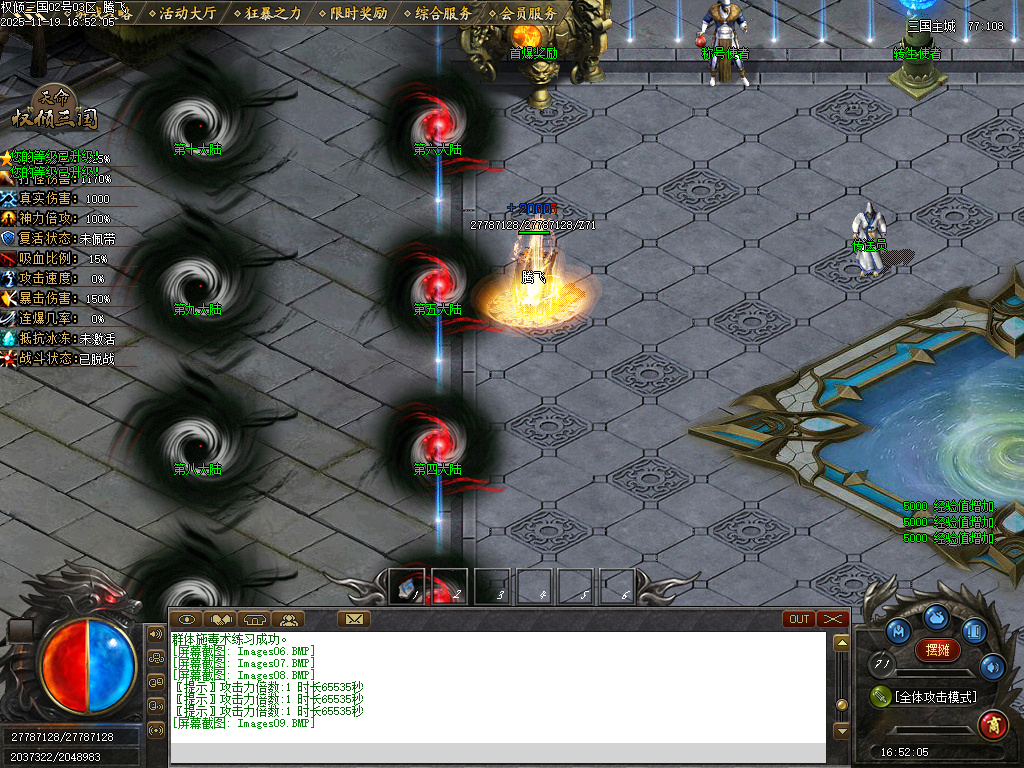The image size is (1024, 768).
Task: Click the blue book round button
Action: tap(975, 632)
